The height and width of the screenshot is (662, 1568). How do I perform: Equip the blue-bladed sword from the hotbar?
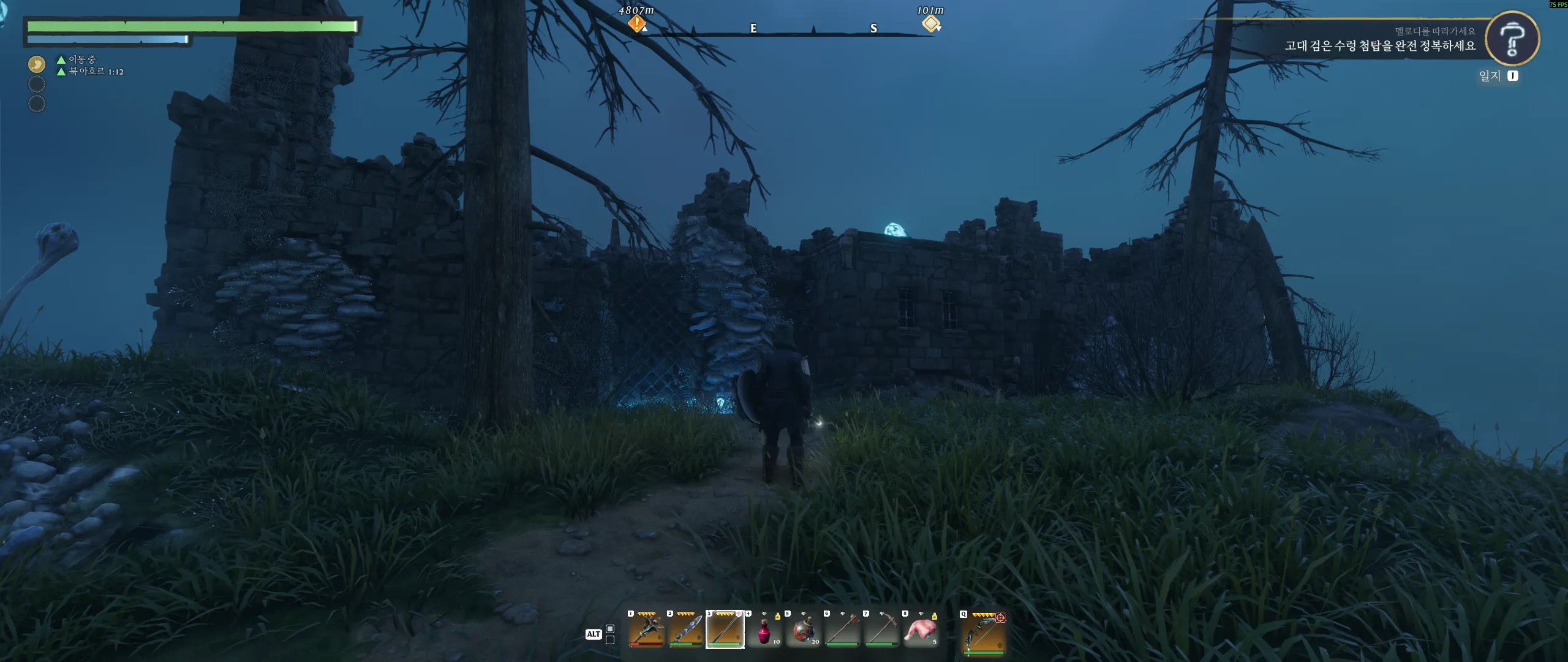[x=685, y=630]
